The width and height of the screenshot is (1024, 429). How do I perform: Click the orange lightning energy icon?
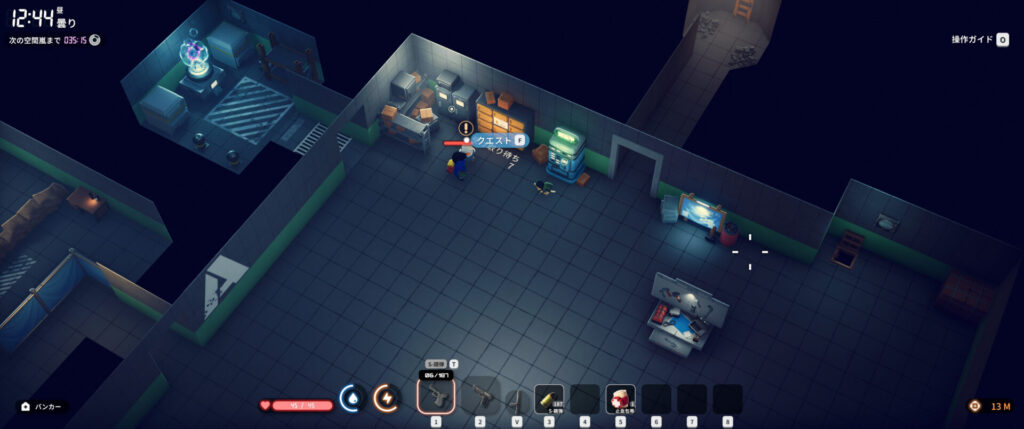click(x=386, y=398)
